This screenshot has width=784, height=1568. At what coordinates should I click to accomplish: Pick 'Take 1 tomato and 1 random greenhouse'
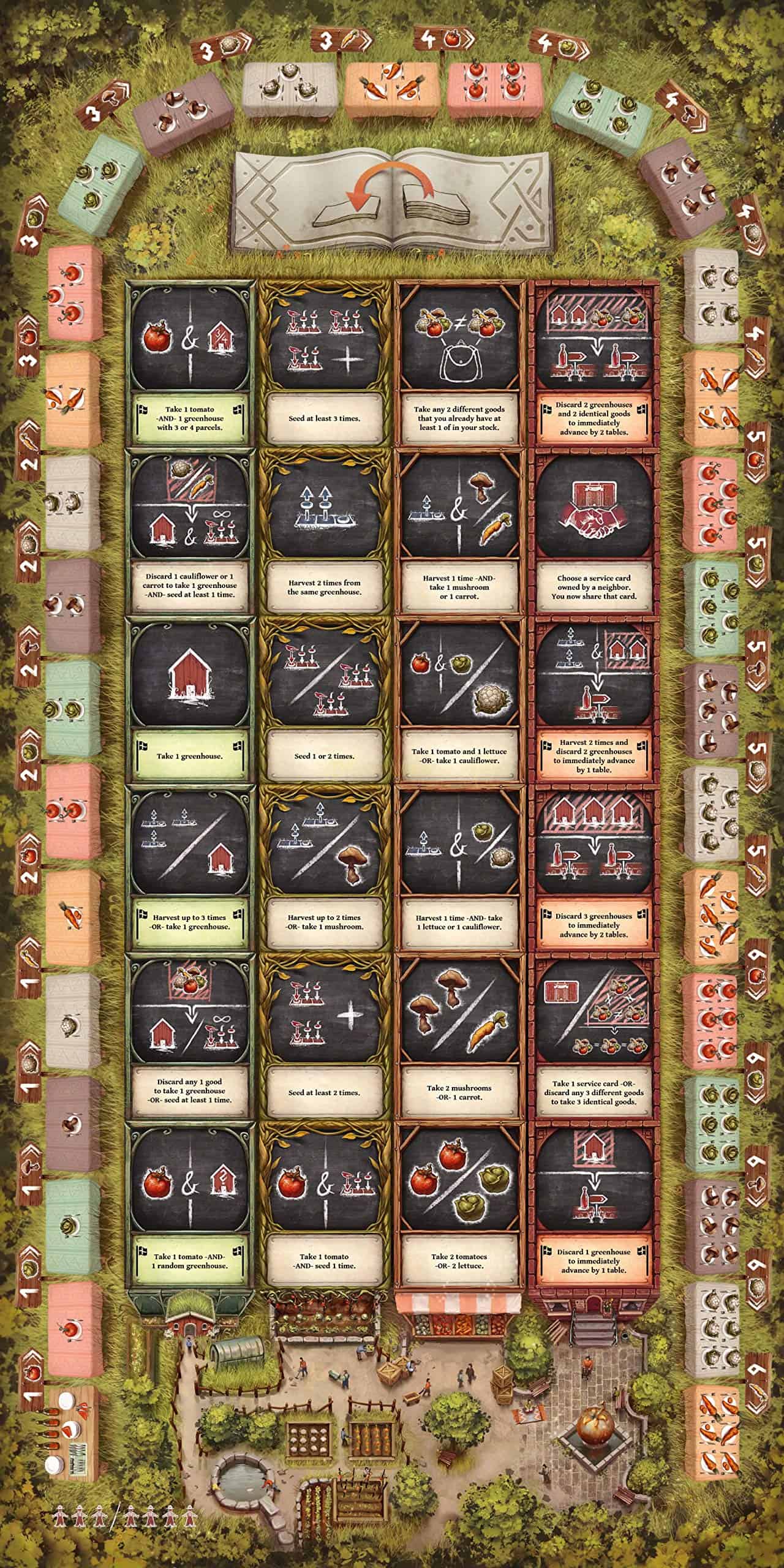point(190,1205)
